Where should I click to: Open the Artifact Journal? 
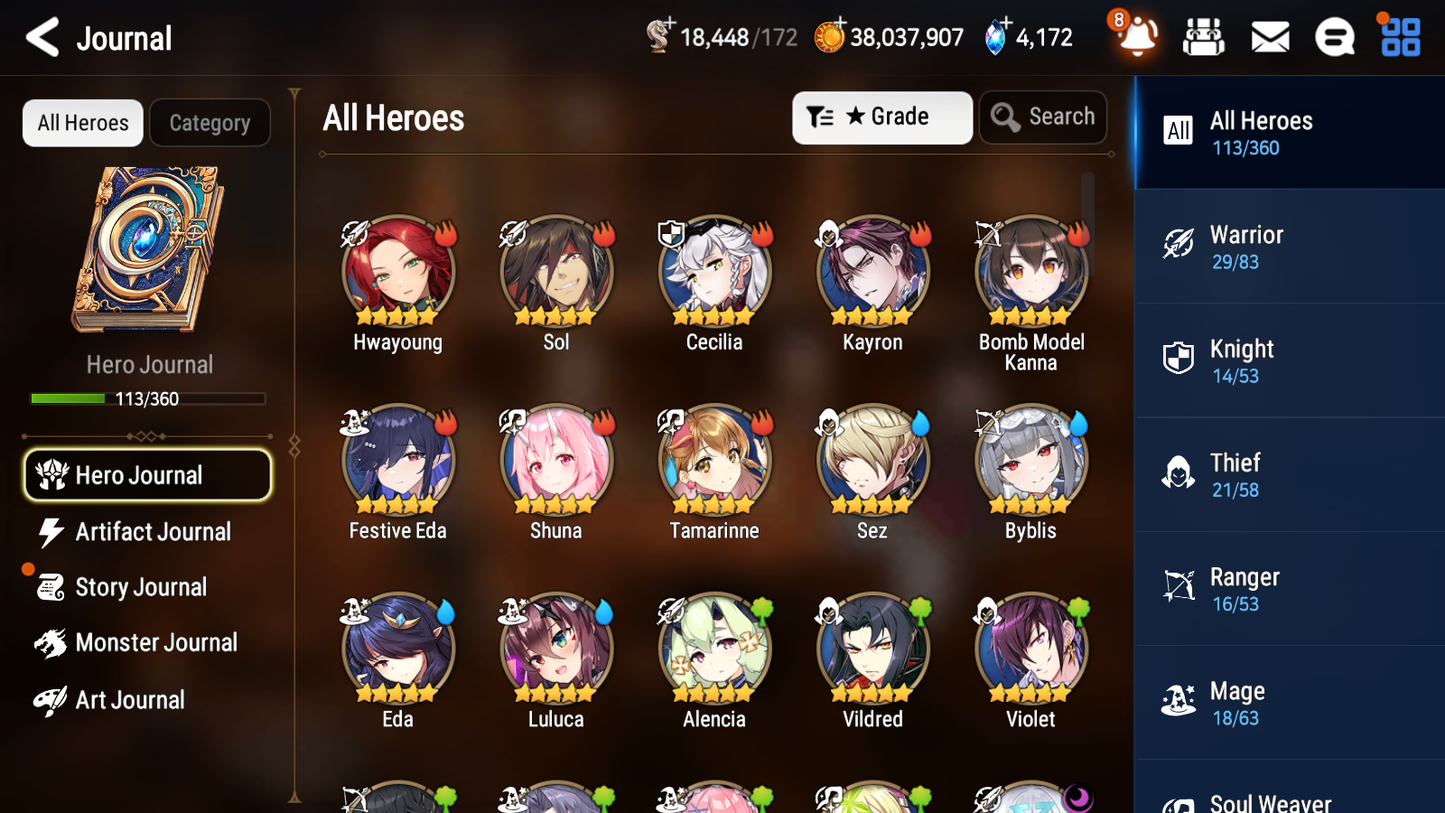[x=152, y=532]
